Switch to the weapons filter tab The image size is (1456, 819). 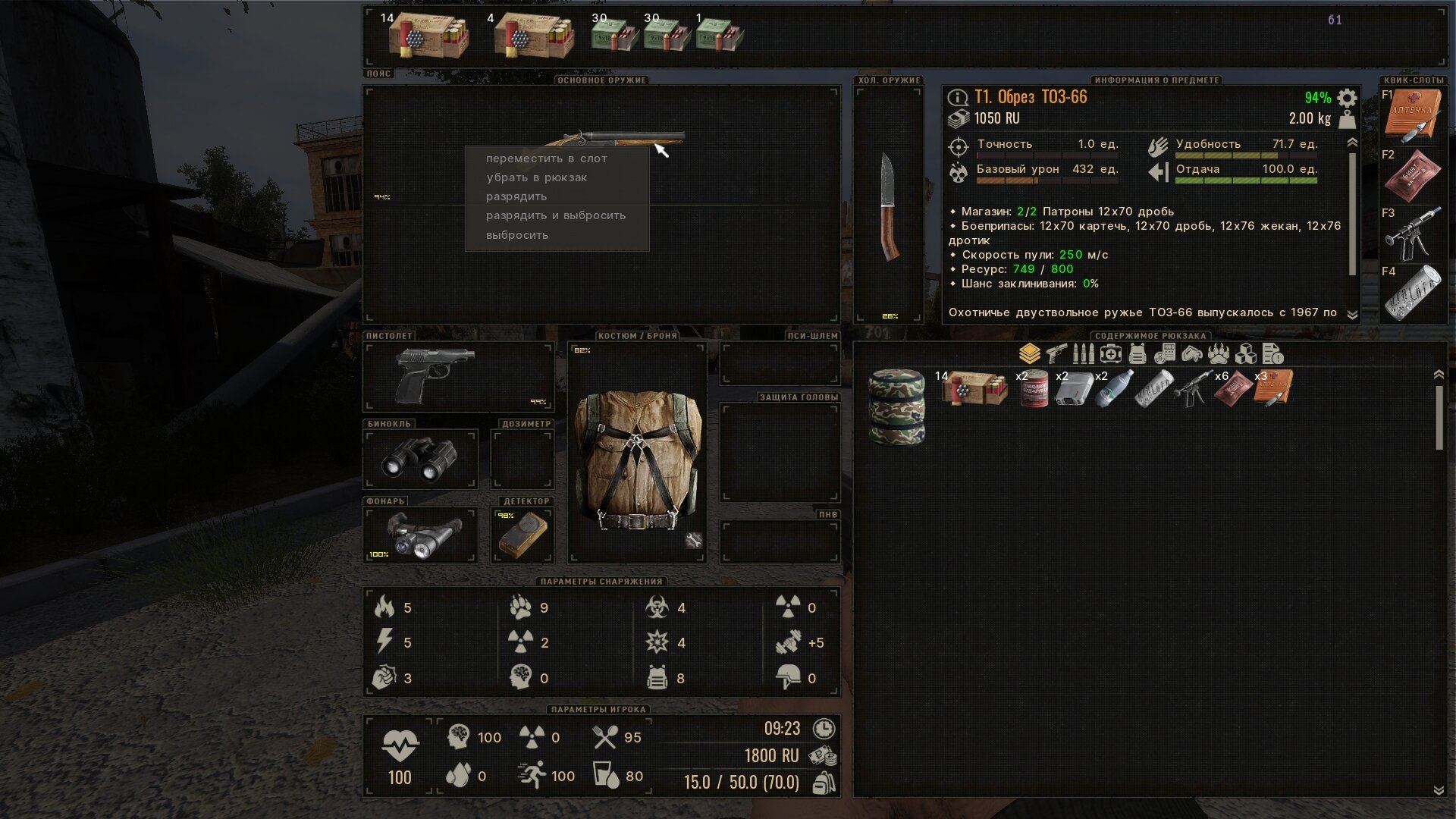pyautogui.click(x=1056, y=353)
